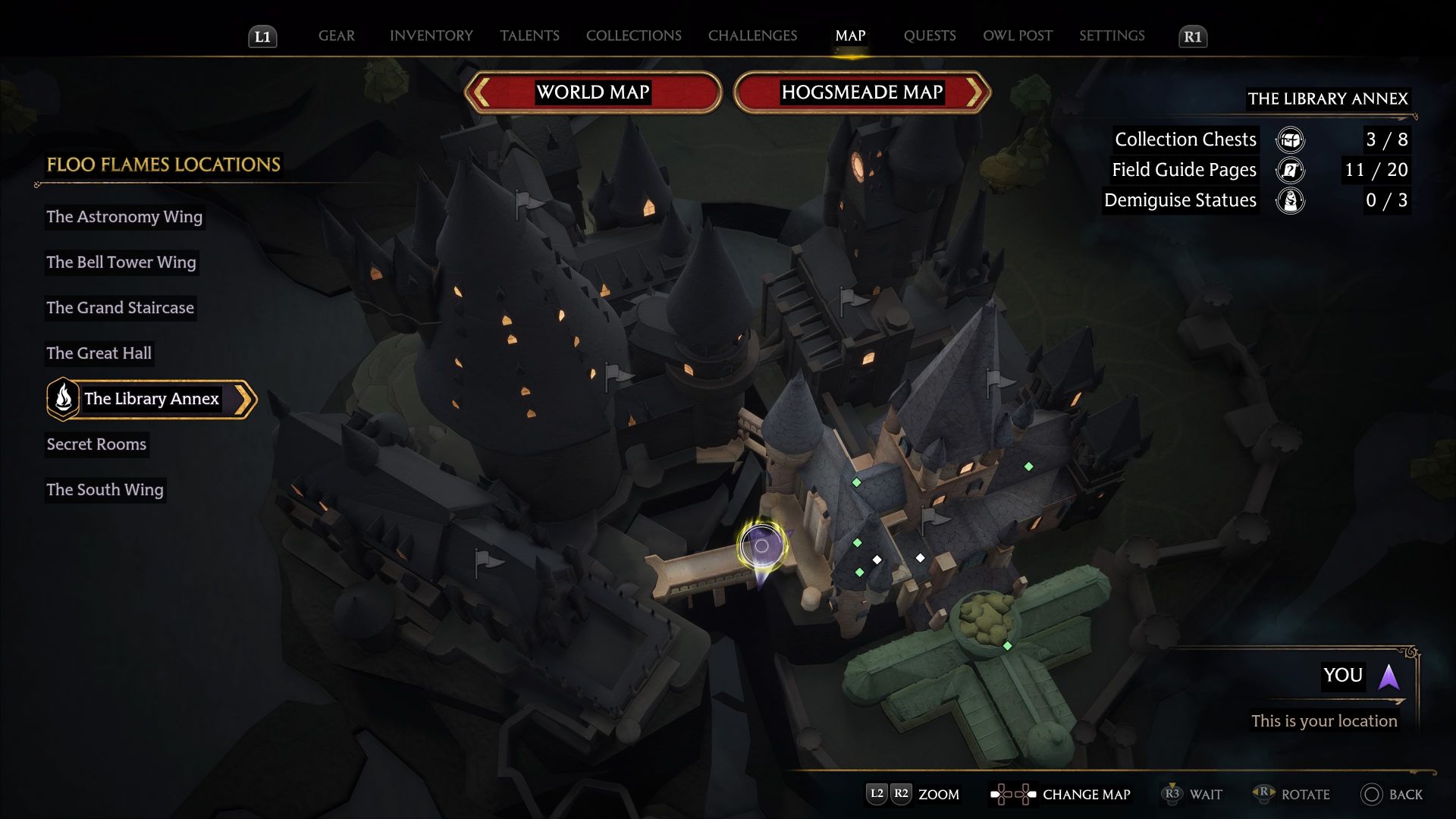Click the L2/R2 Zoom control
This screenshot has height=819, width=1456.
890,794
